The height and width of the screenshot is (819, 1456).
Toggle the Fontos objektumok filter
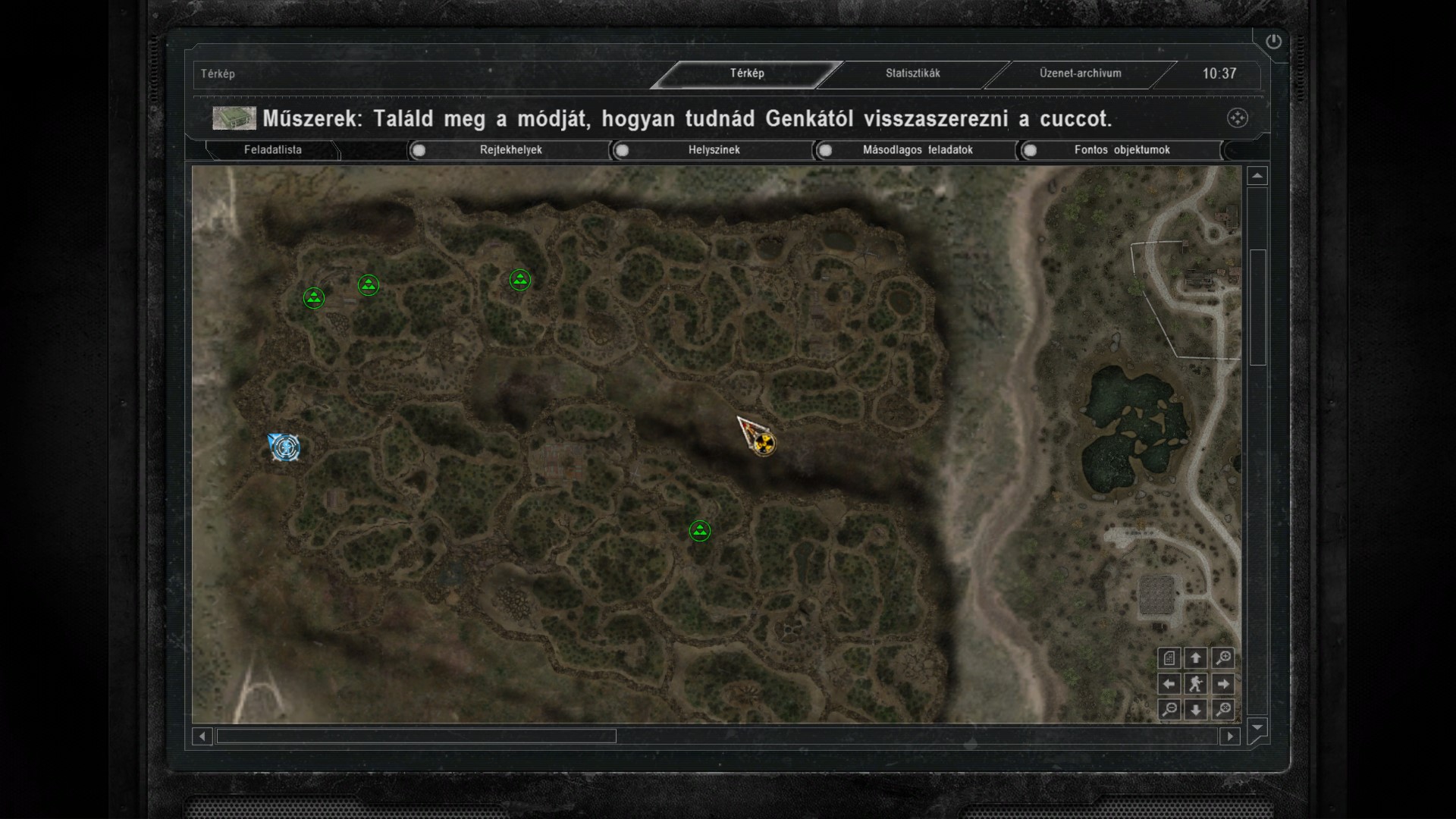coord(1030,150)
